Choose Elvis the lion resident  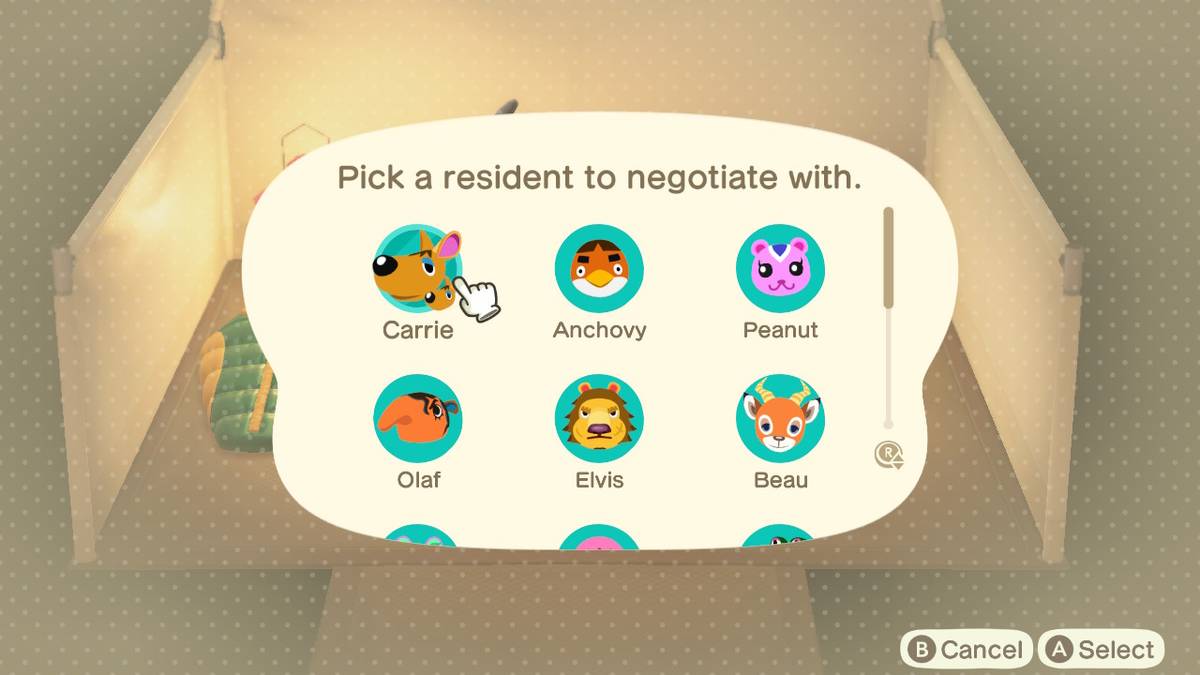click(599, 418)
